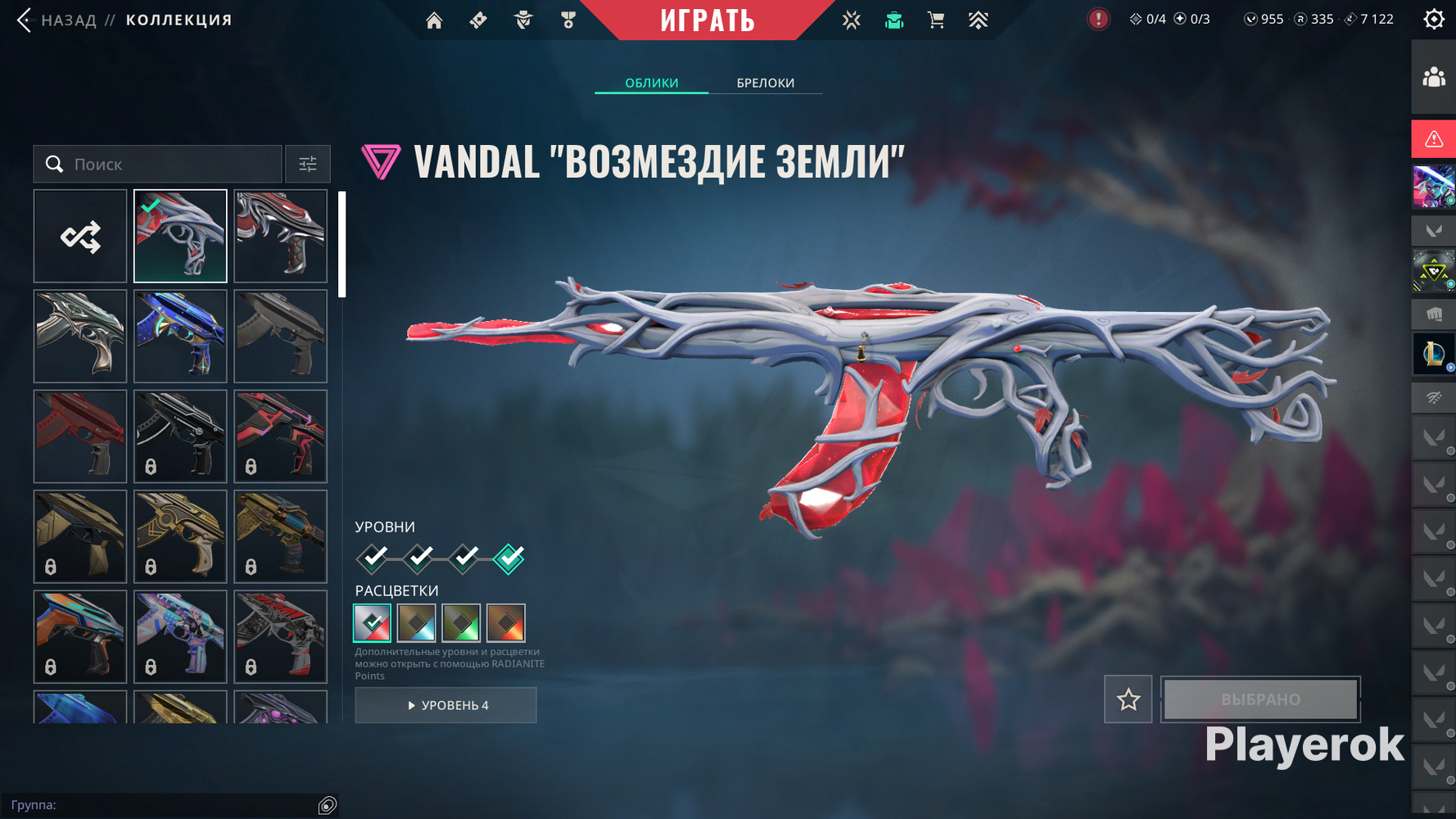Select the ОБЛИКИ tab
The image size is (1456, 819).
[x=651, y=83]
